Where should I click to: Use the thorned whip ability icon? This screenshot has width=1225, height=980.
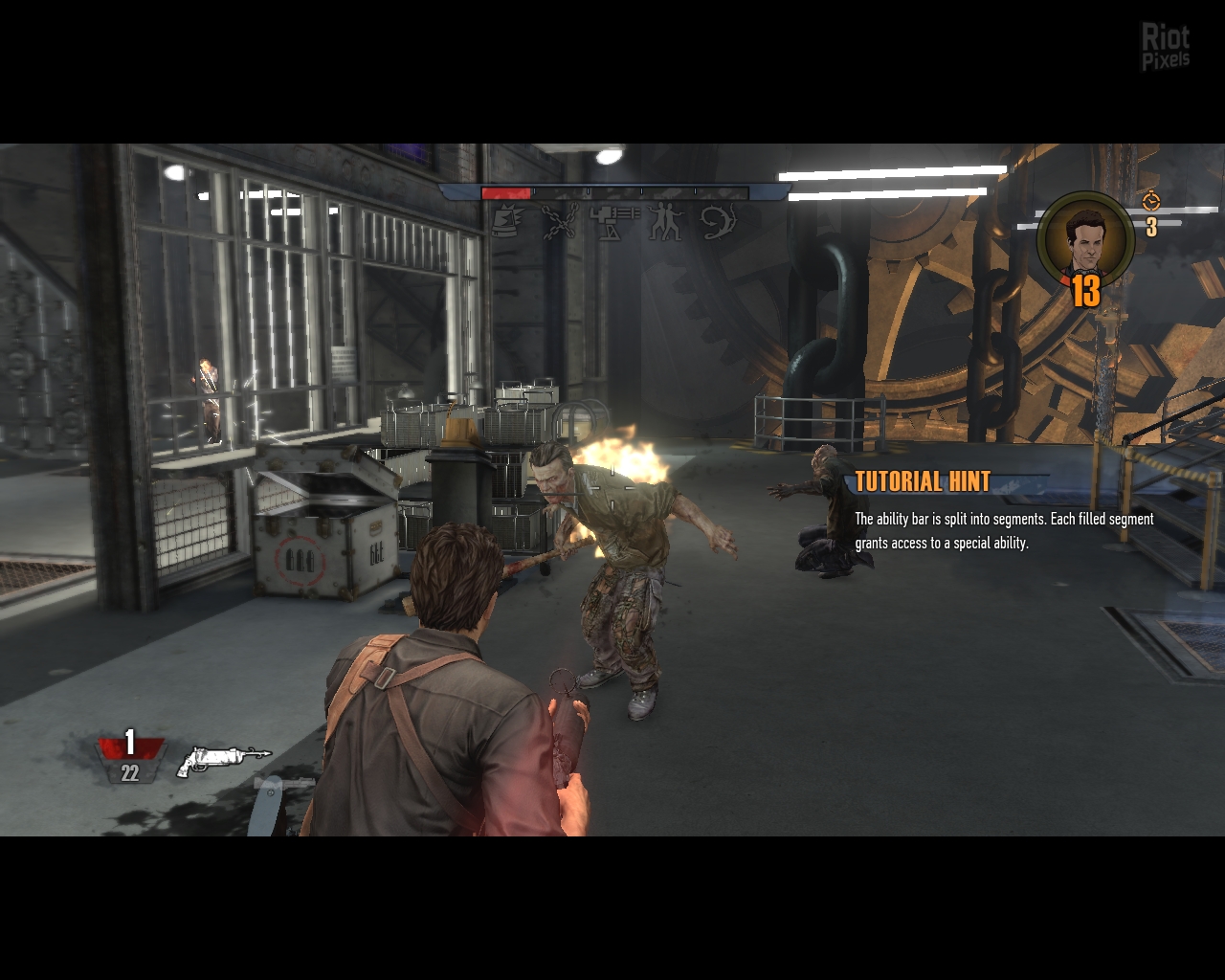click(717, 222)
